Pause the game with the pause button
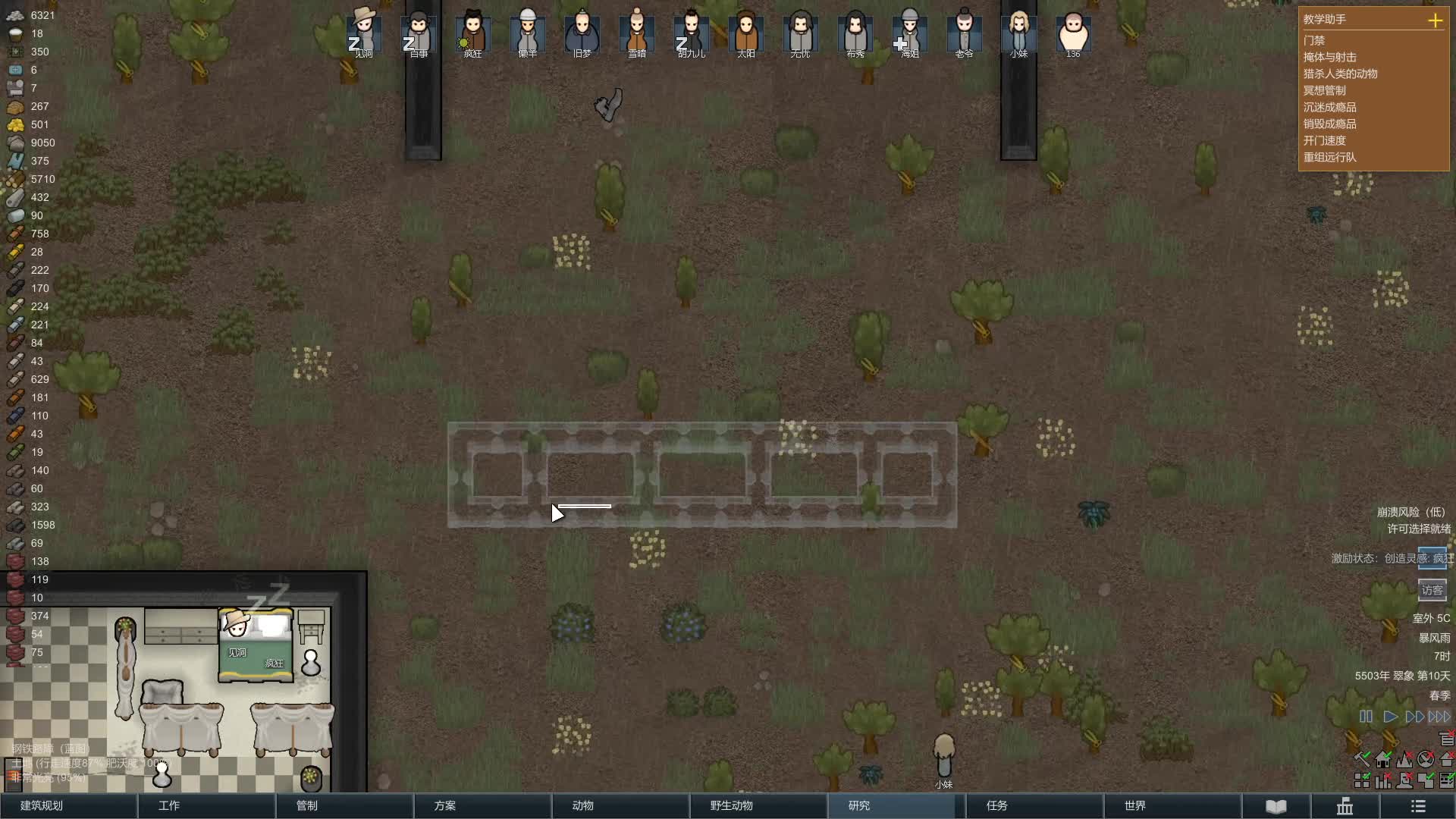1456x819 pixels. point(1366,717)
